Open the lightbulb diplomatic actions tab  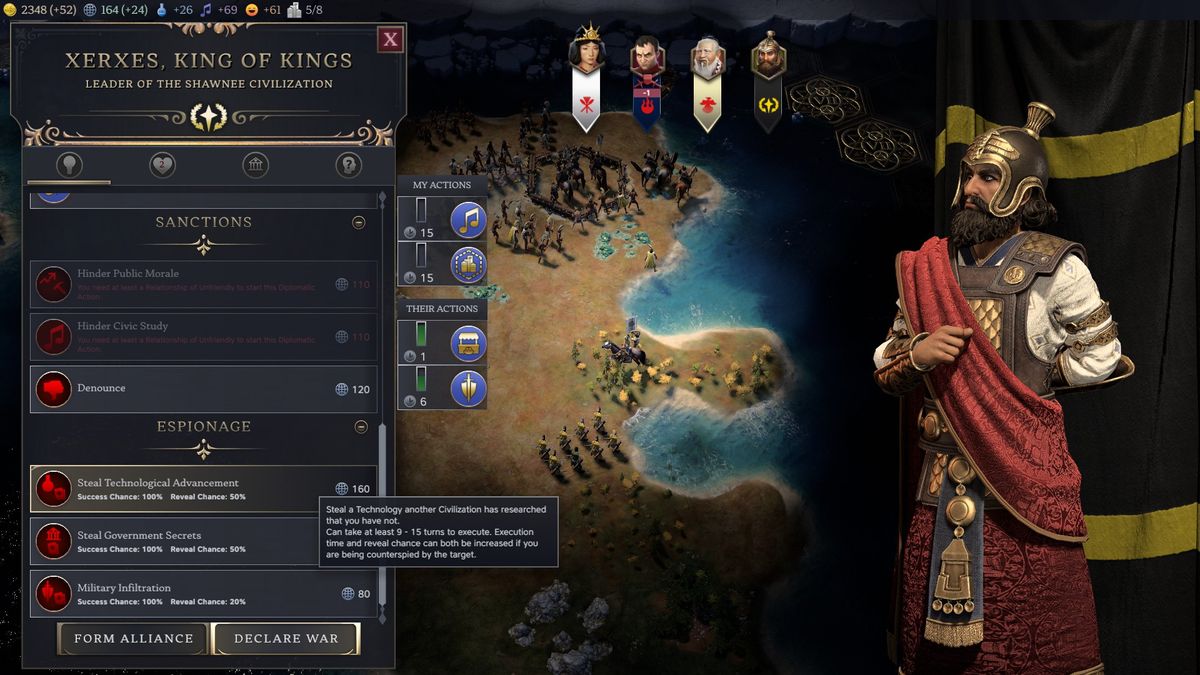click(69, 165)
